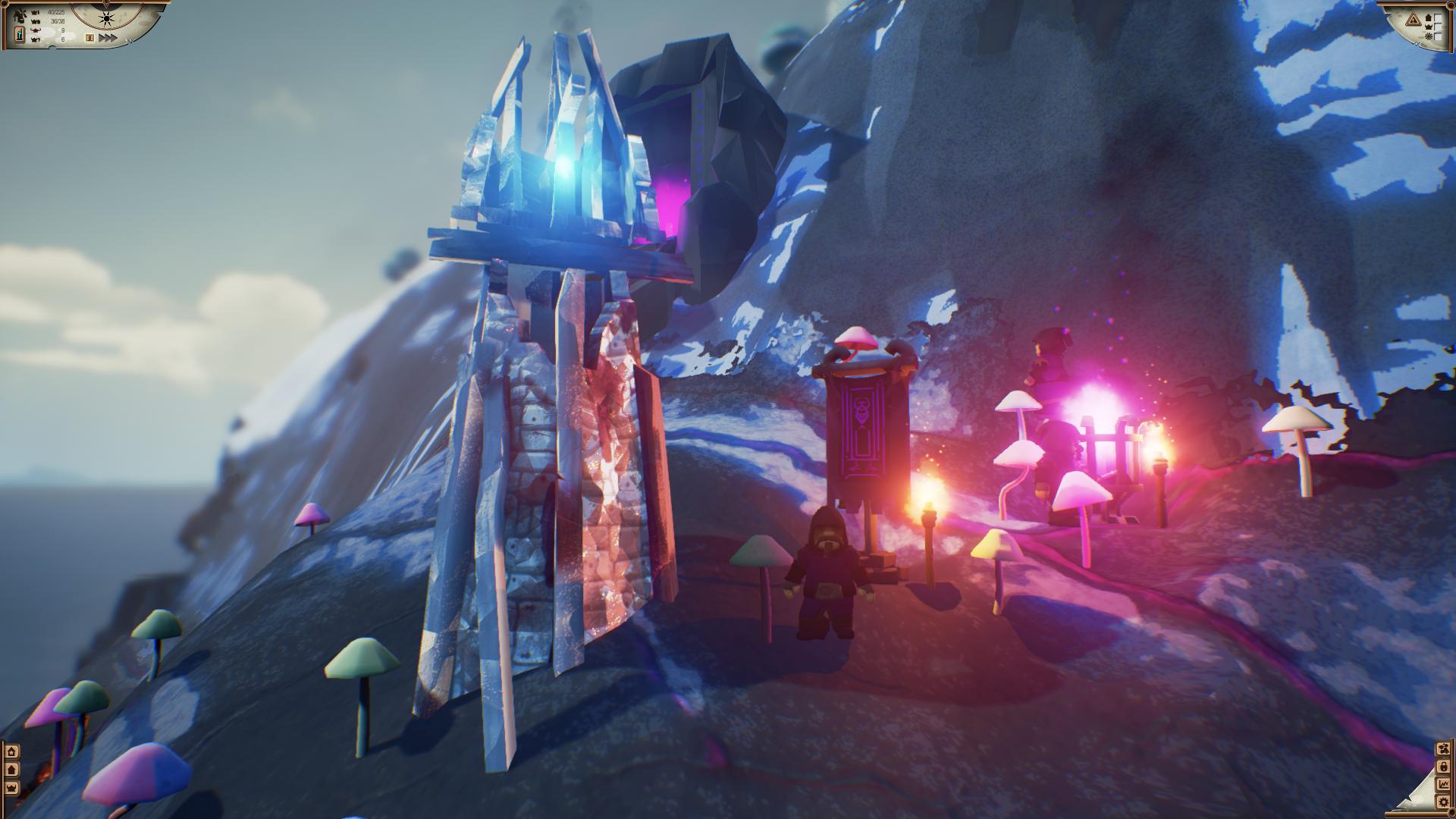Open the quest book icon beside the speed controls

pyautogui.click(x=89, y=37)
